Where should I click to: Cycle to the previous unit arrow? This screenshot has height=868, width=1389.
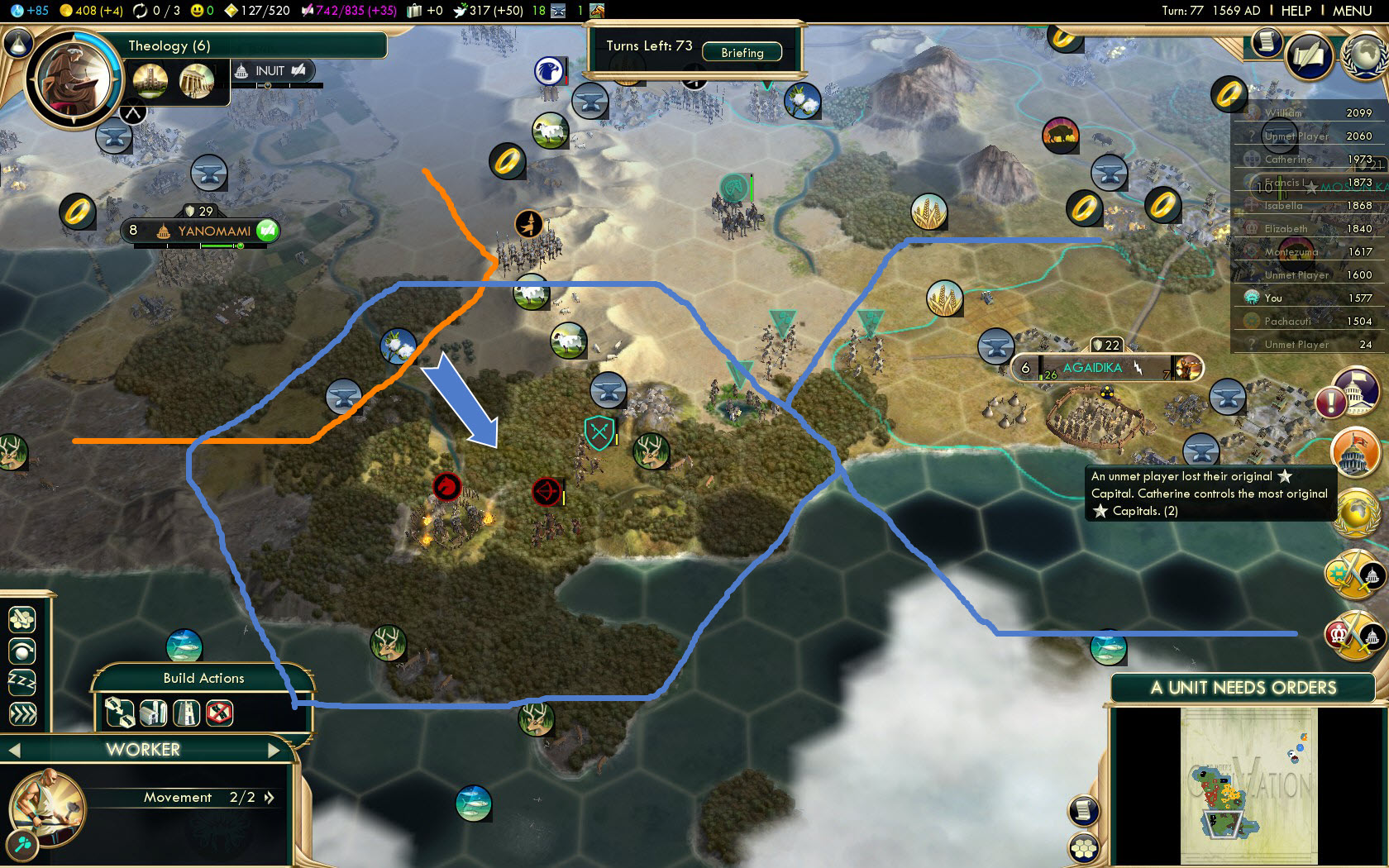[x=14, y=750]
